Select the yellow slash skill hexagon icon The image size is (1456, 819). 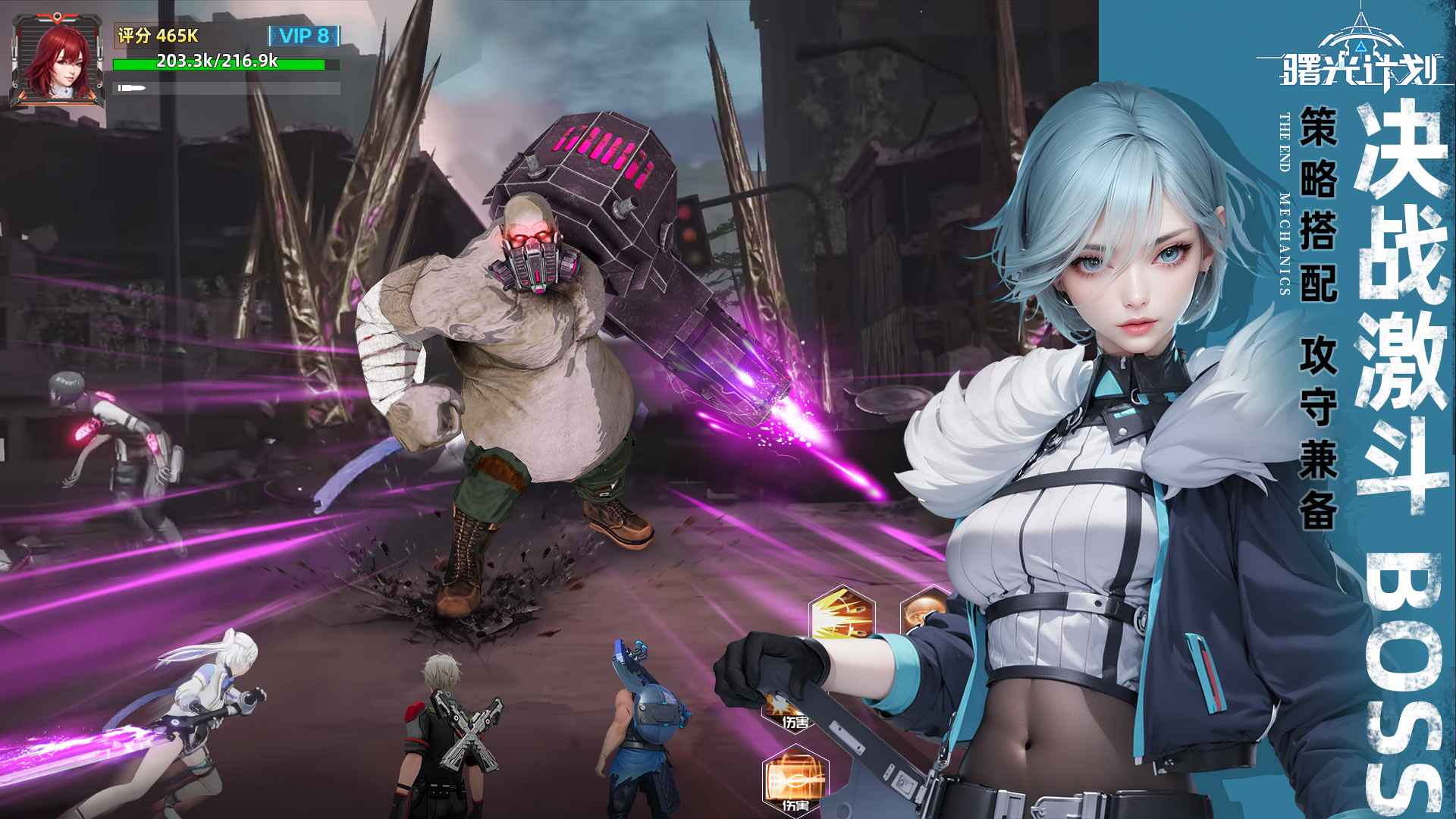click(840, 614)
